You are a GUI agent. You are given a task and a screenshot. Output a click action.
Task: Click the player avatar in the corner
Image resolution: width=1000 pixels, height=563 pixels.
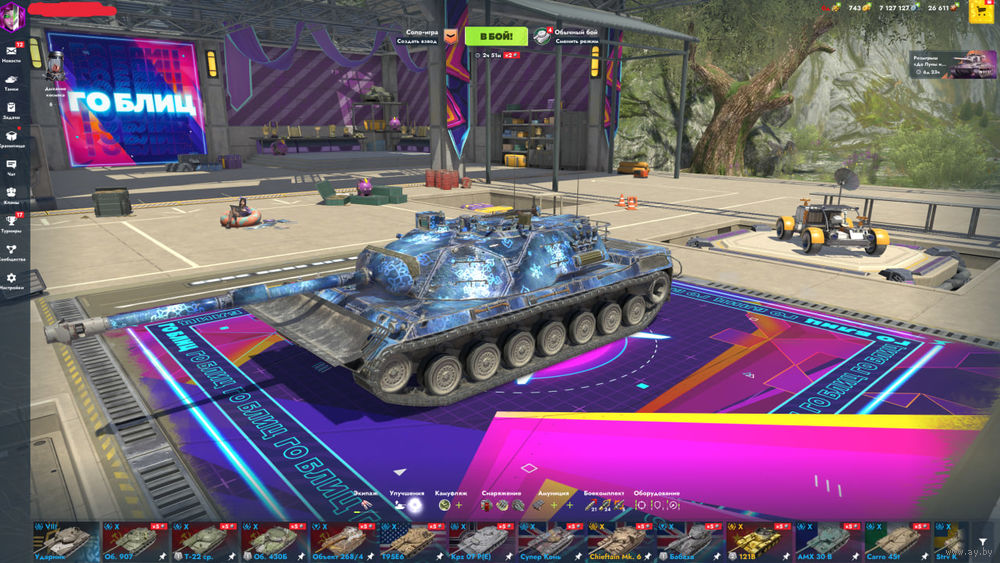[13, 15]
